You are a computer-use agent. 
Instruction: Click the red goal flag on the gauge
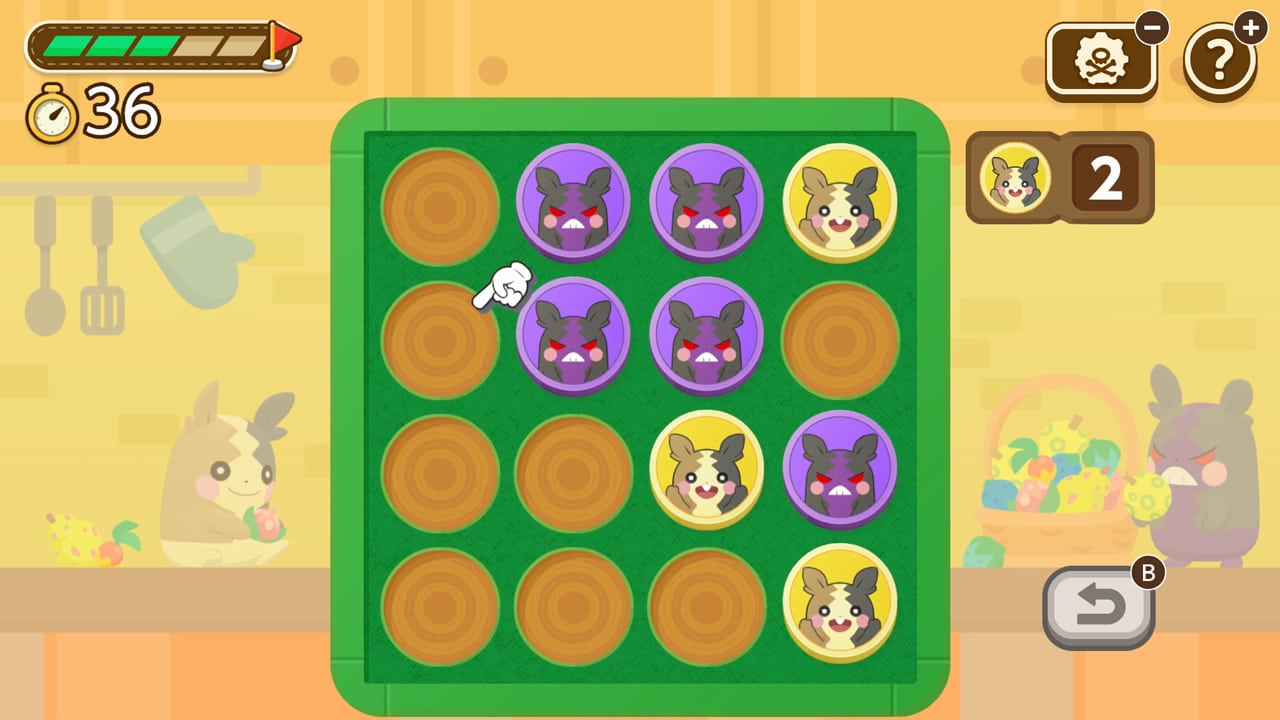[287, 38]
